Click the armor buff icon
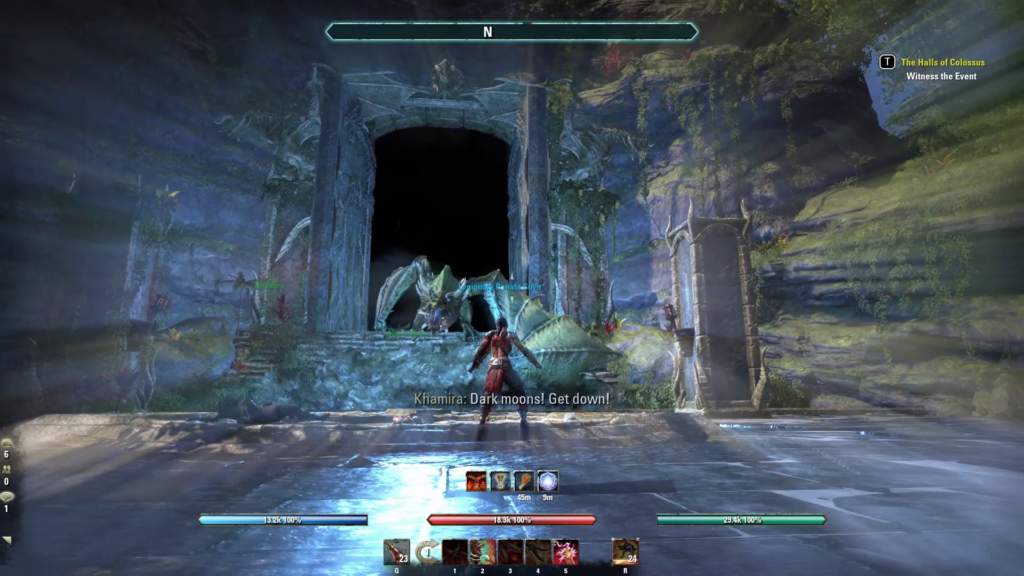 coord(500,481)
